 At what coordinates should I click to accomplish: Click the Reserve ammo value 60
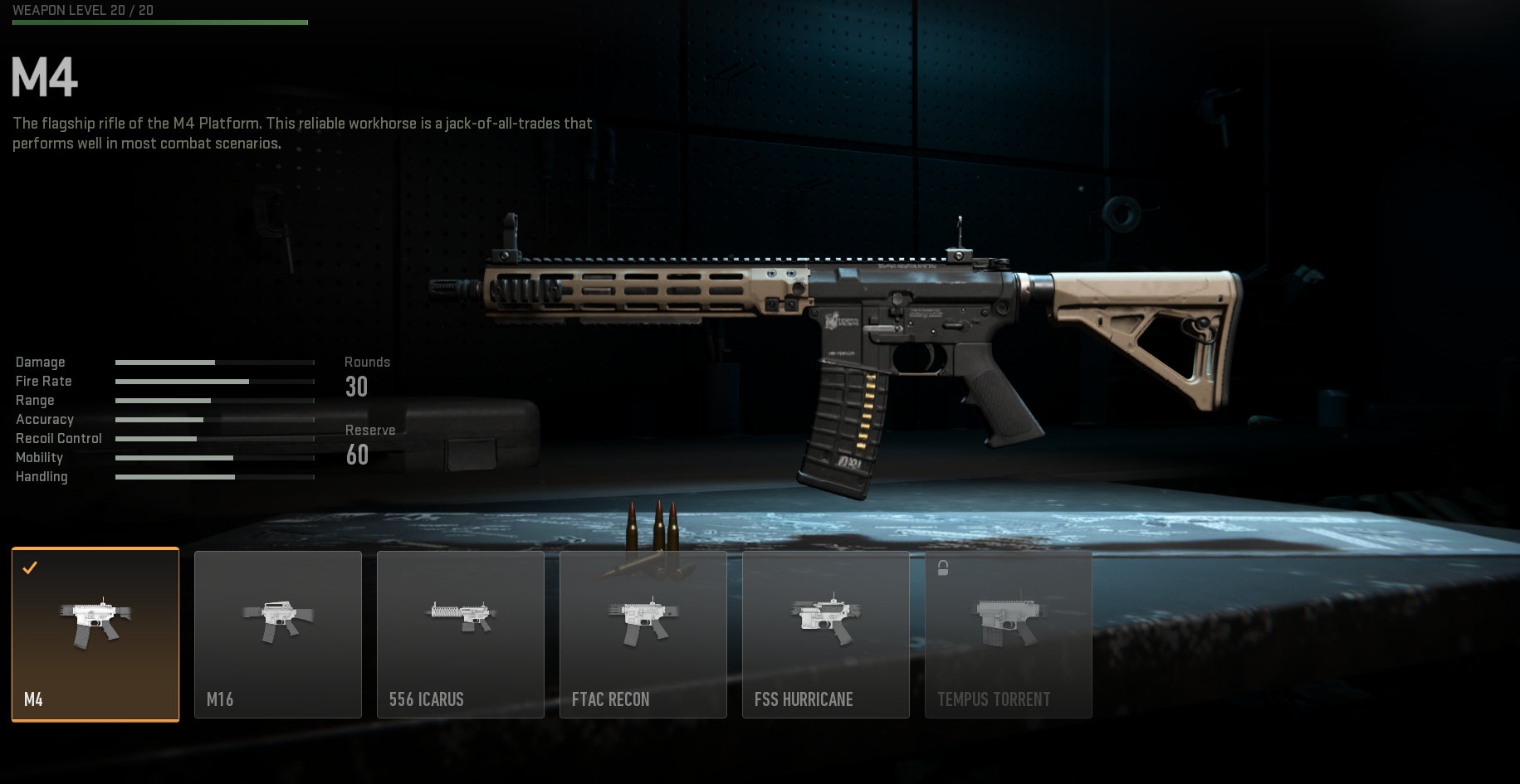[x=357, y=455]
